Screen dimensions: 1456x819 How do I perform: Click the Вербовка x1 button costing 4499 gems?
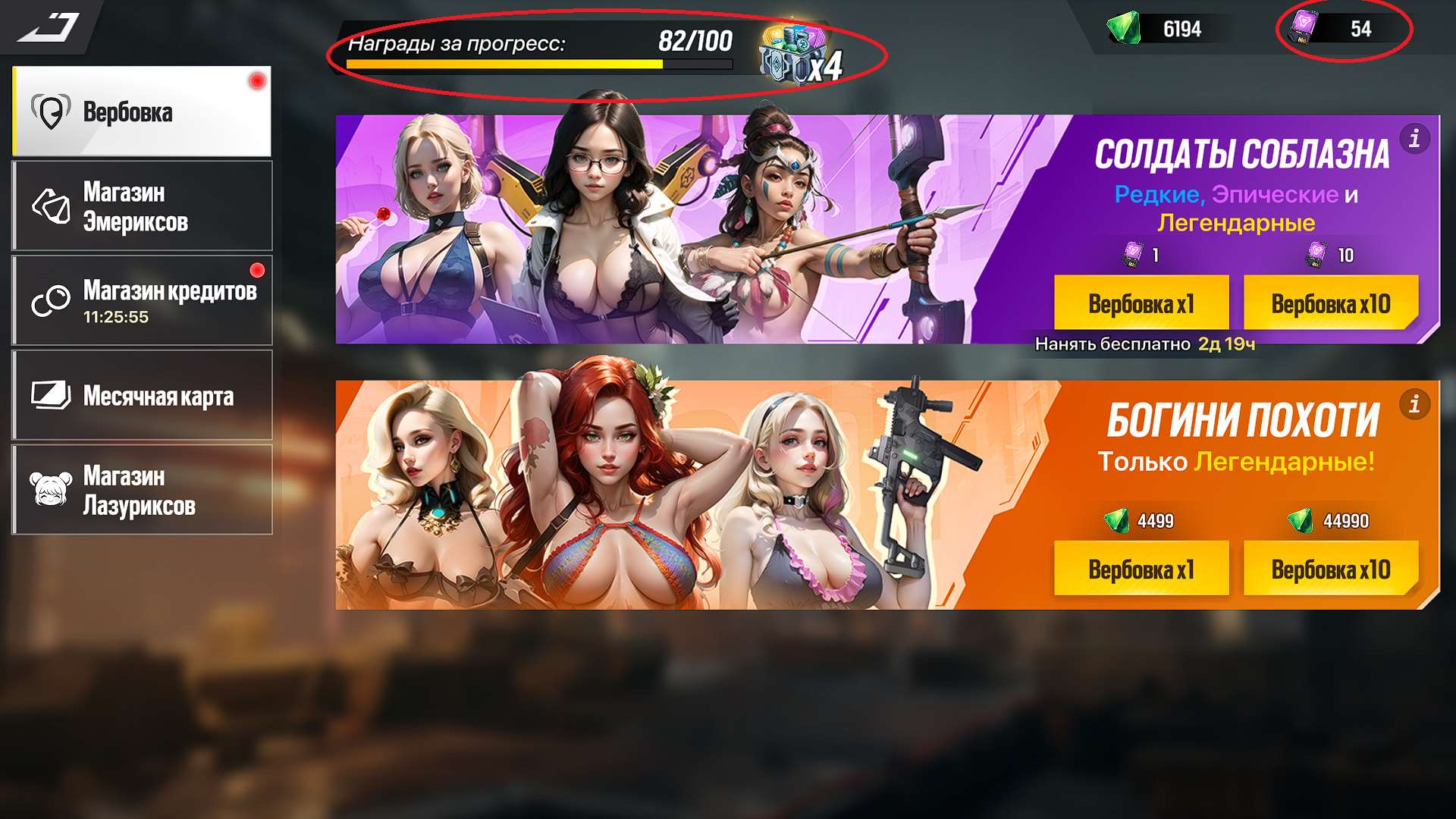1141,568
